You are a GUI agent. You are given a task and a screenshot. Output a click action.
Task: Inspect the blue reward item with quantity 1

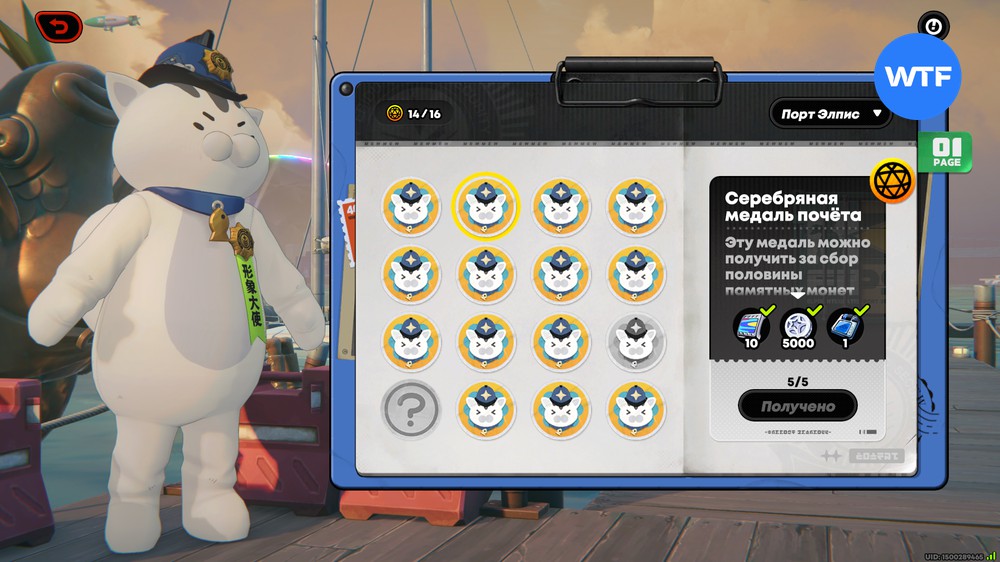pos(846,327)
